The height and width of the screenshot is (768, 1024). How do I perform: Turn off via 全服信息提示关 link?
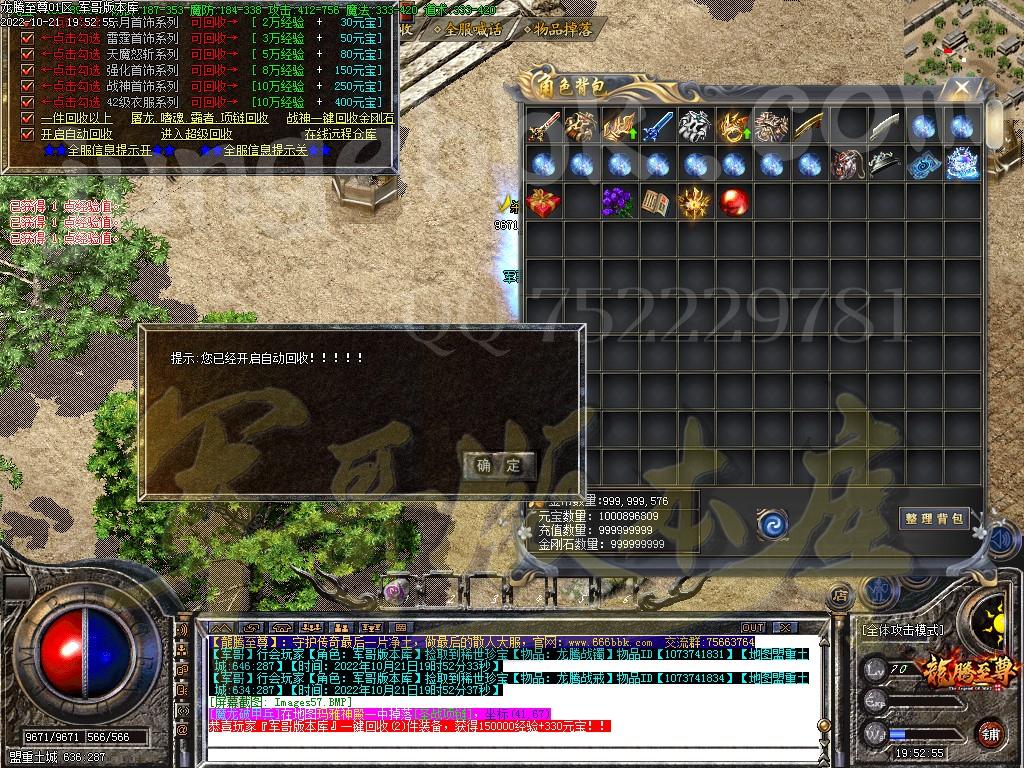pyautogui.click(x=264, y=150)
